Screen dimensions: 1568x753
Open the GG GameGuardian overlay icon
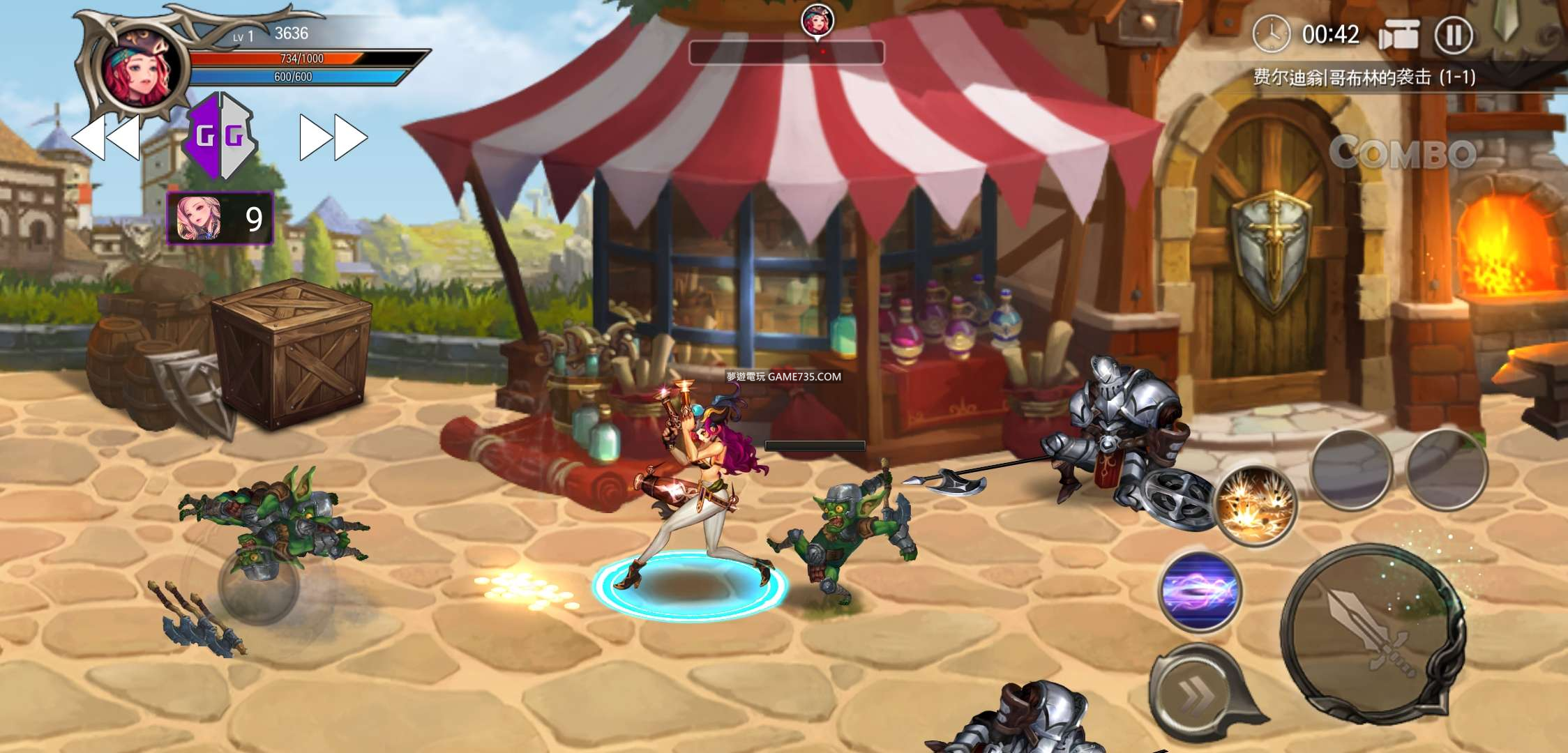220,136
